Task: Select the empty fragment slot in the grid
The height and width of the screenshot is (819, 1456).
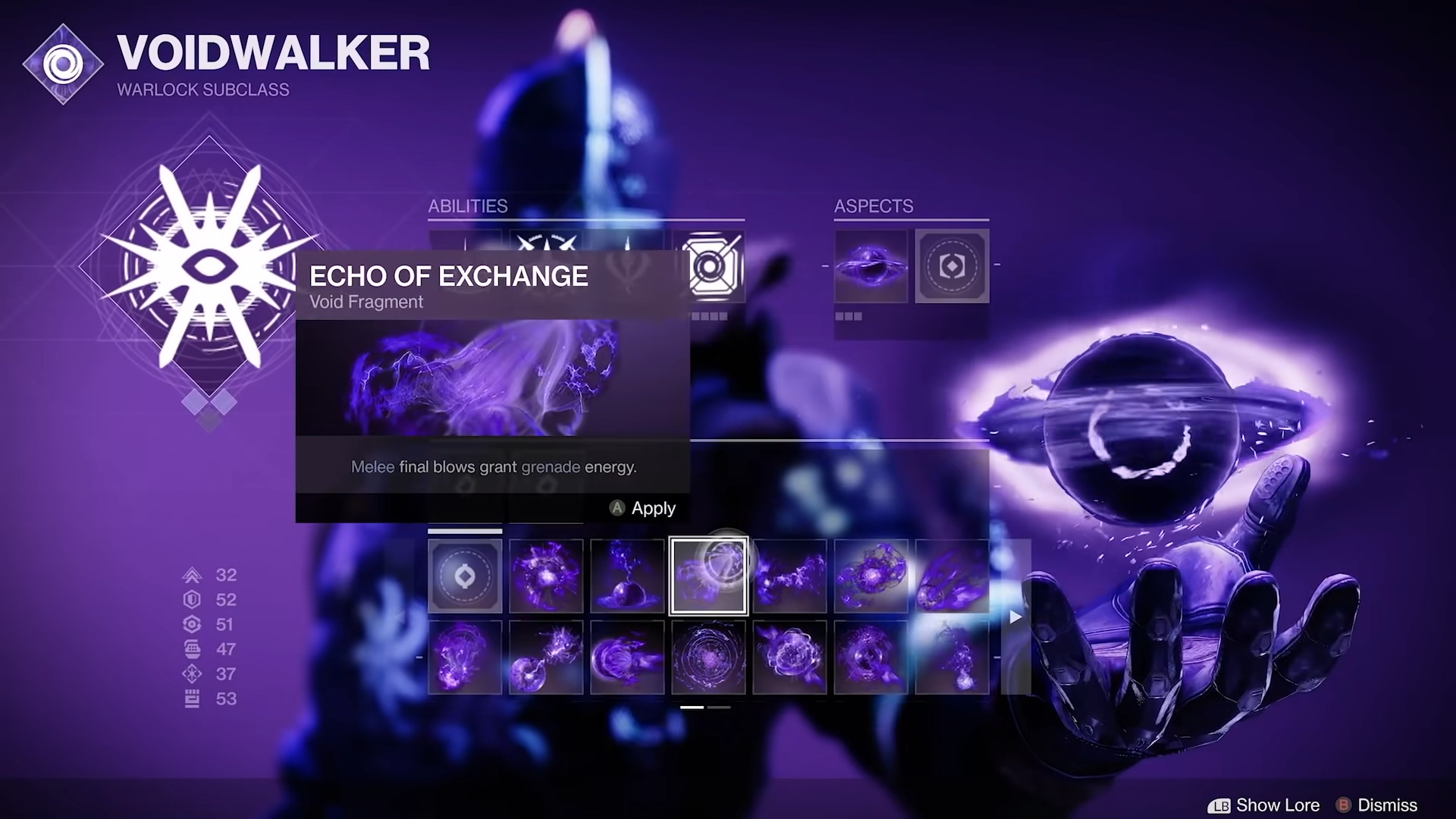Action: pyautogui.click(x=464, y=576)
